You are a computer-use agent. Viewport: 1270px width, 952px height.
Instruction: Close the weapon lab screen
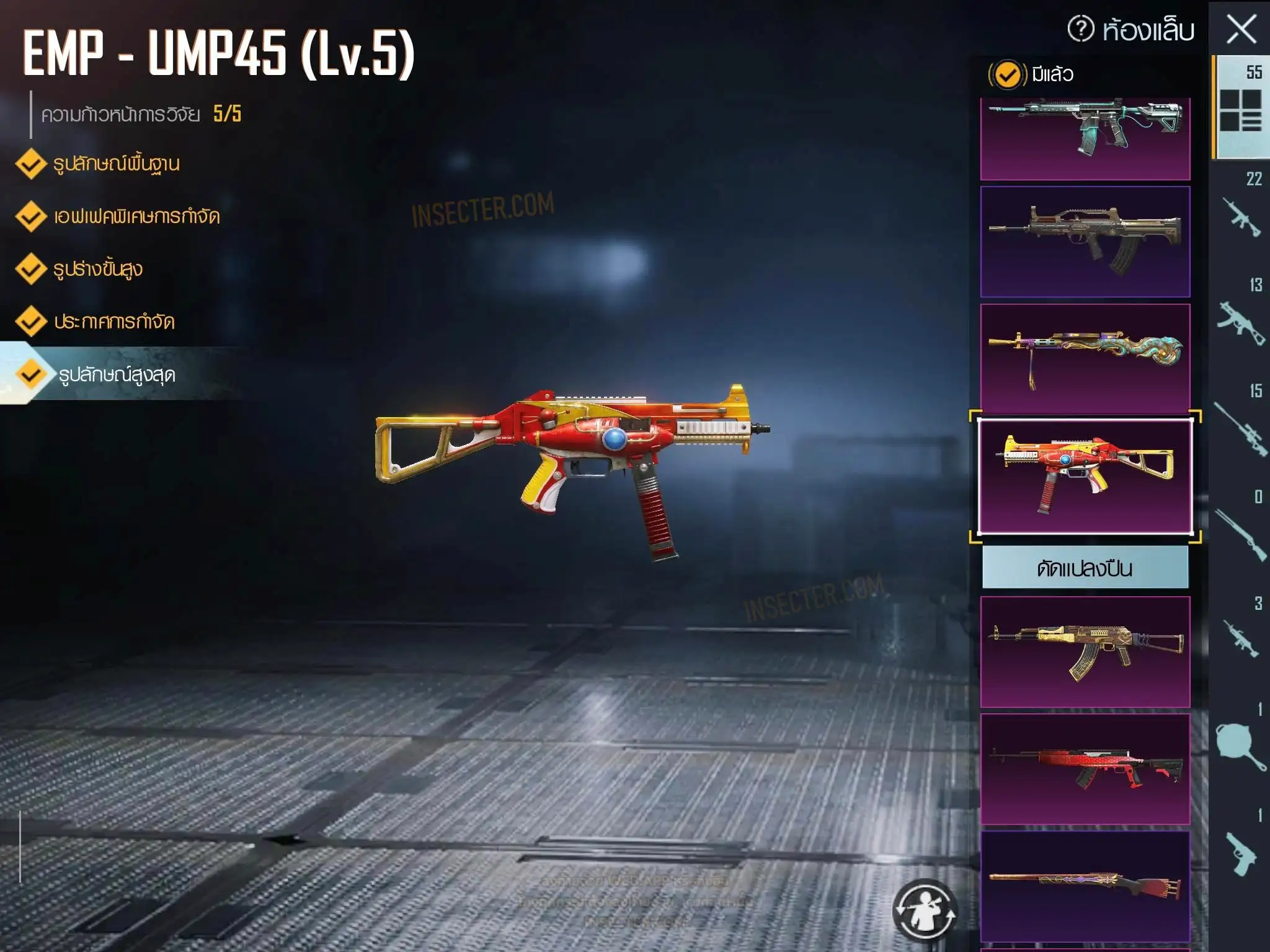coord(1241,30)
